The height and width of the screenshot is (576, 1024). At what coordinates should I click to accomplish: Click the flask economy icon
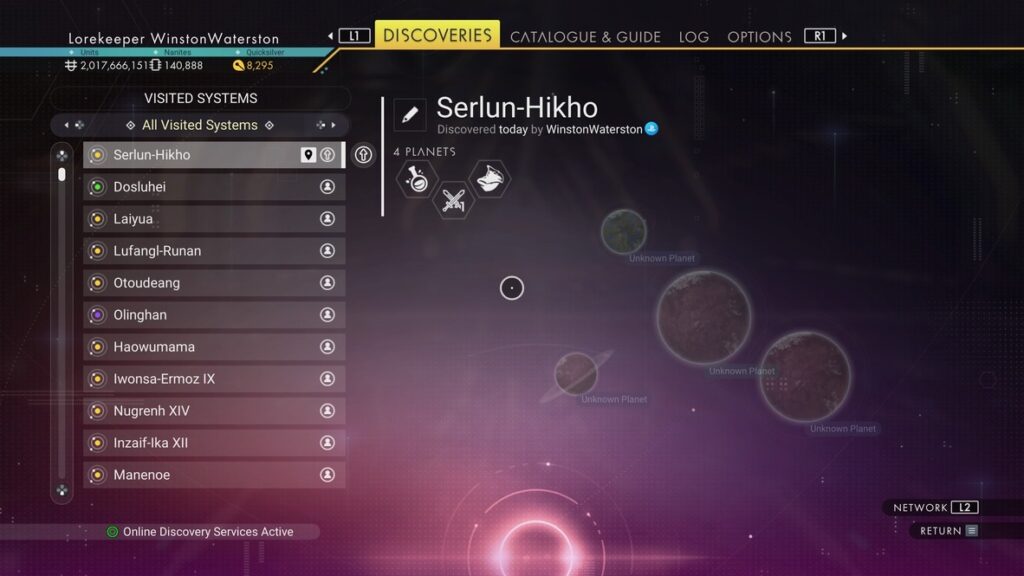416,180
